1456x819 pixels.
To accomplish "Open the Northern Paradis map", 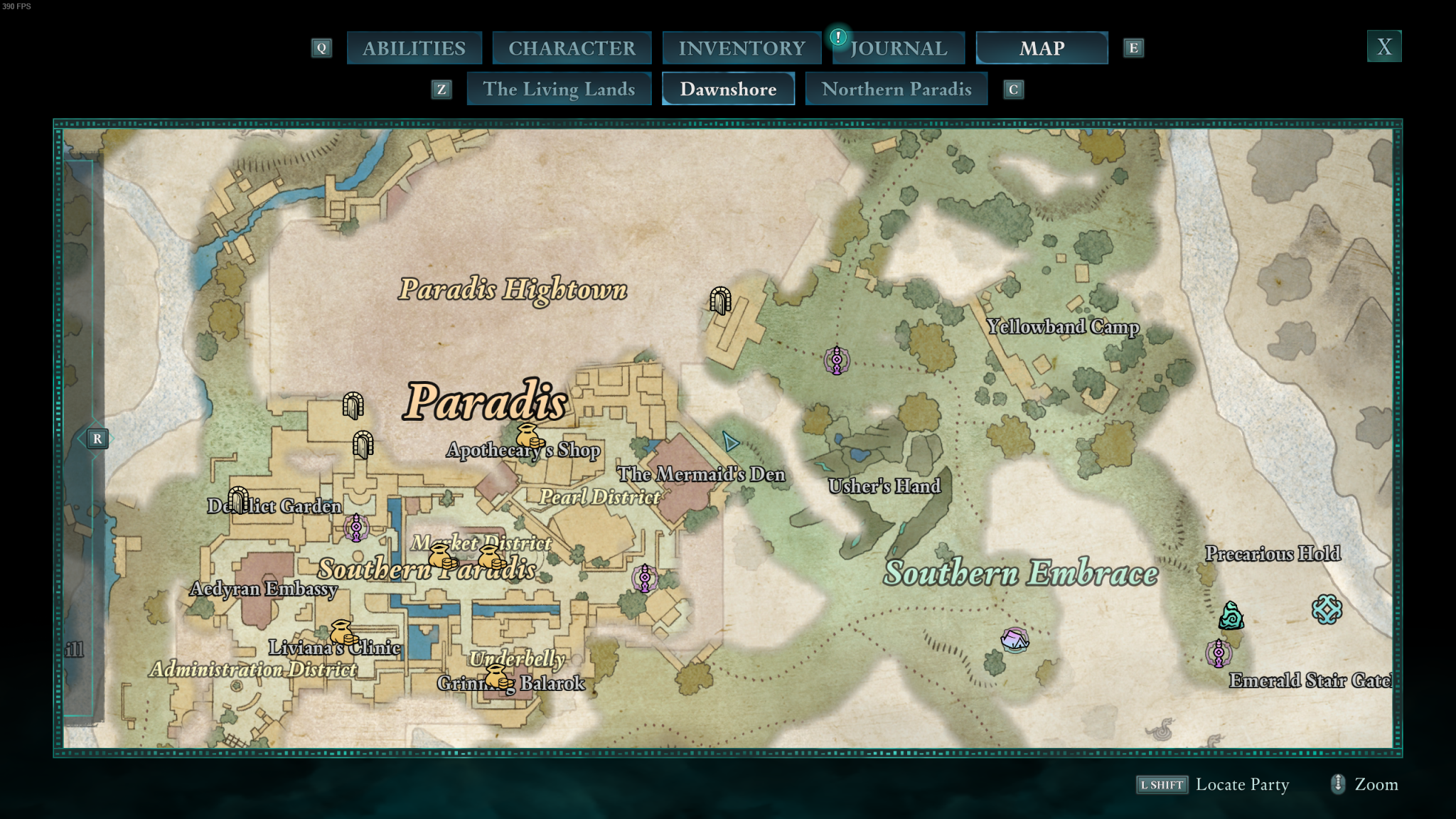I will tap(896, 89).
